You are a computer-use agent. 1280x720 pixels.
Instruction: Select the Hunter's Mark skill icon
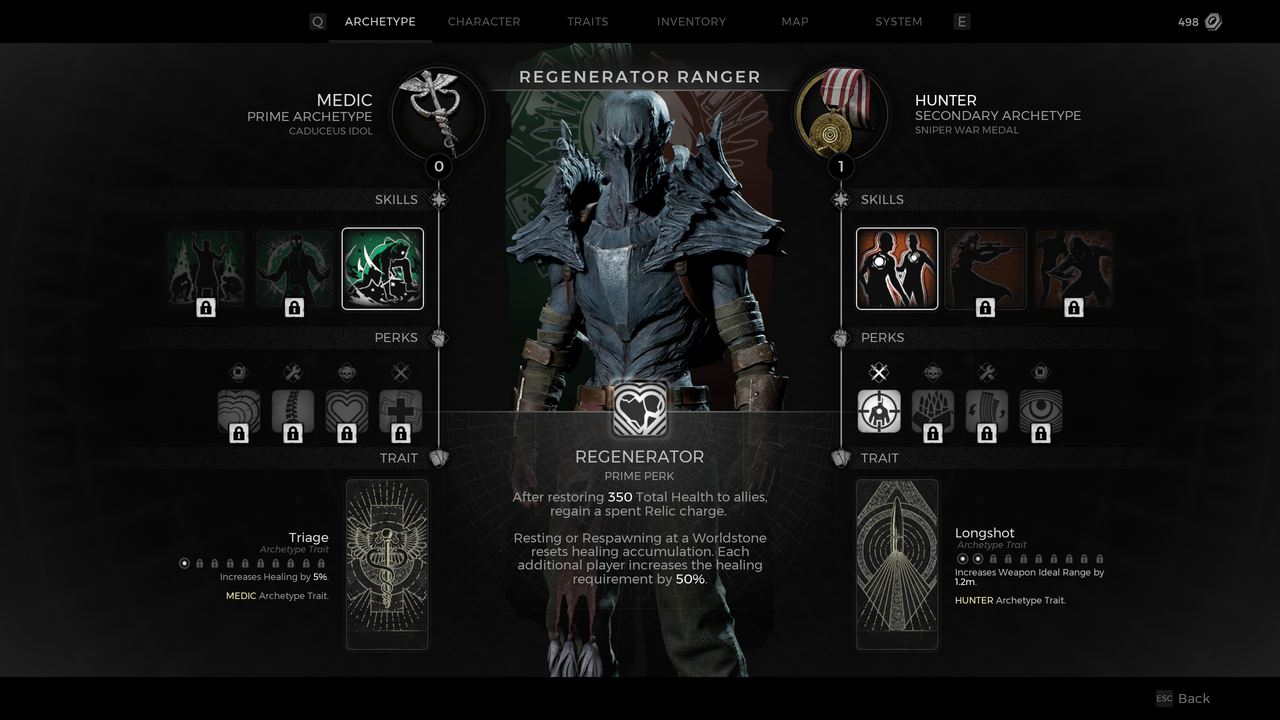[896, 268]
